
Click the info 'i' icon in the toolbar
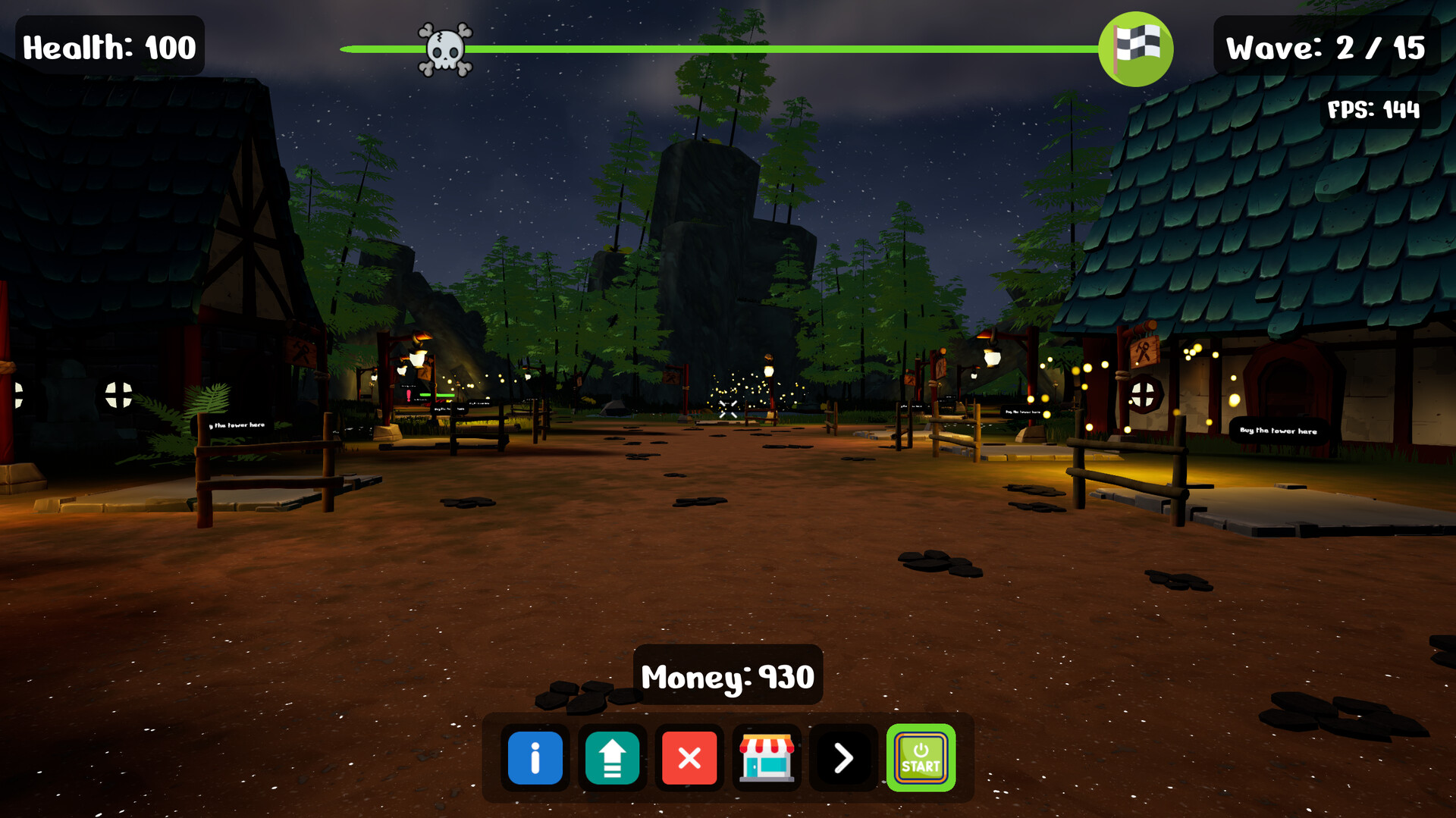pos(535,758)
